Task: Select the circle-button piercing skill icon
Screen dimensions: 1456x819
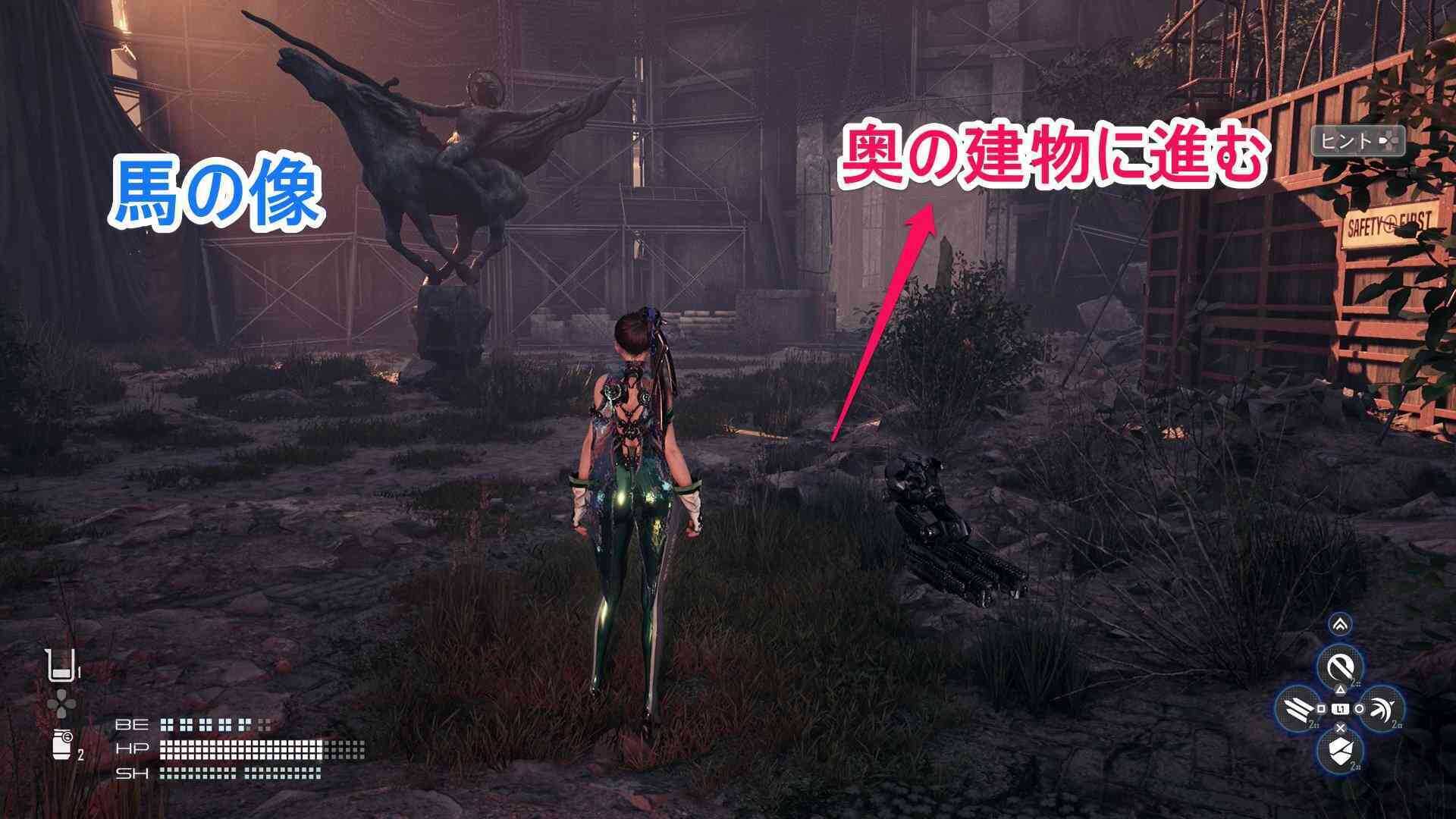Action: tap(1382, 708)
